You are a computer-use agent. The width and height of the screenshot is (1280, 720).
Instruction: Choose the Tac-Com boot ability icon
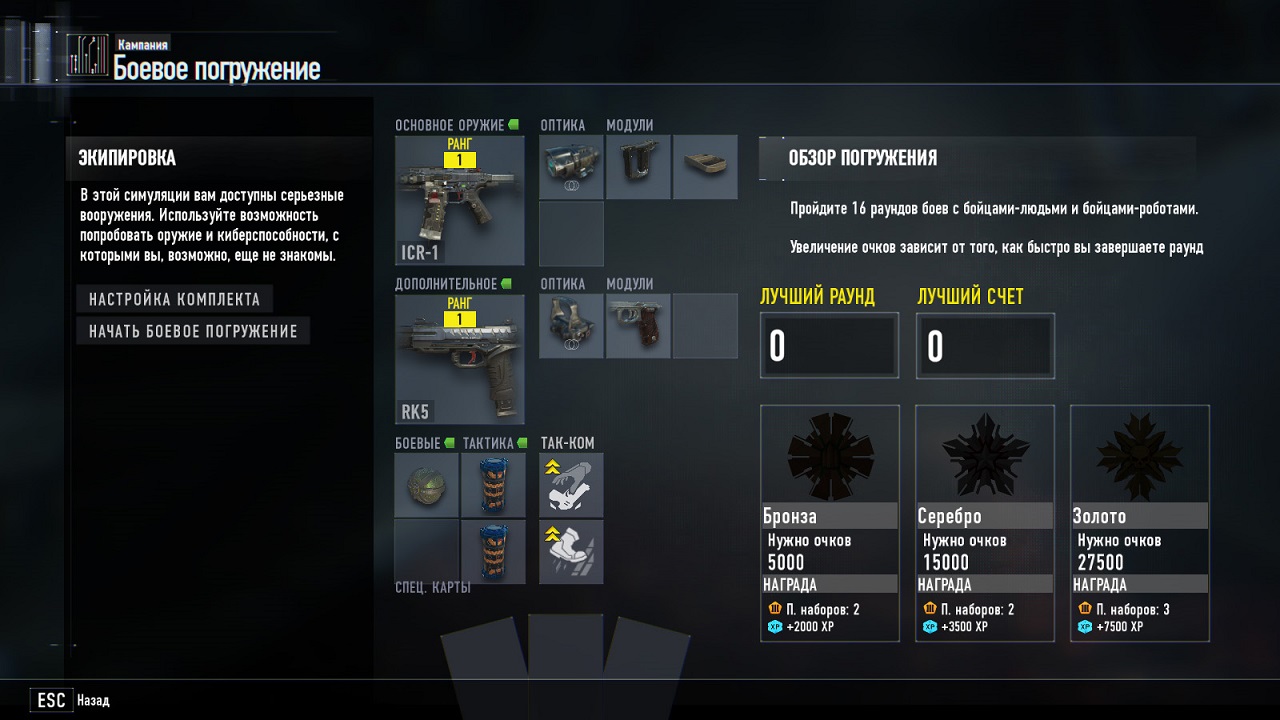pyautogui.click(x=571, y=551)
